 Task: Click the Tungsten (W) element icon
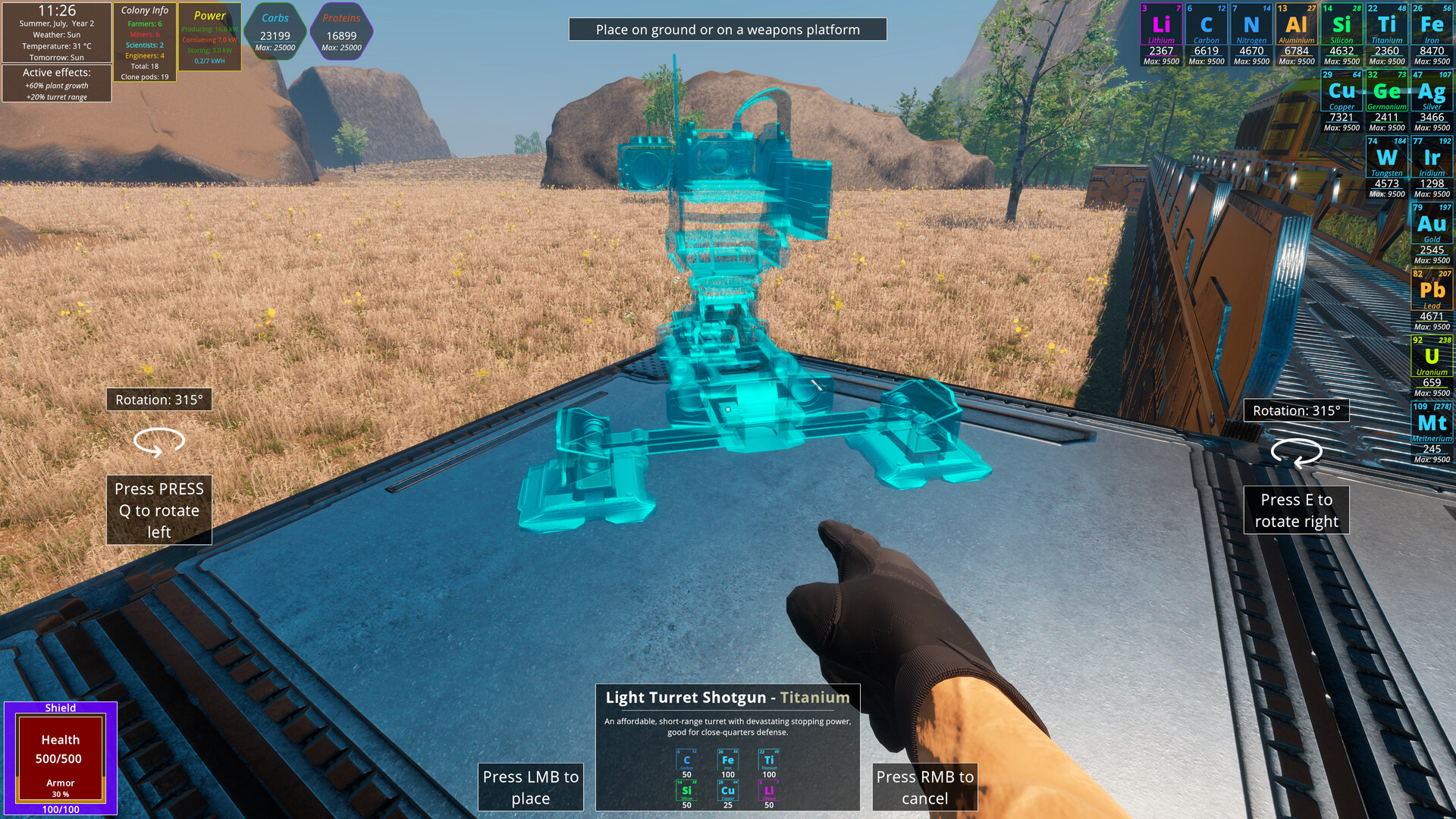click(1385, 157)
